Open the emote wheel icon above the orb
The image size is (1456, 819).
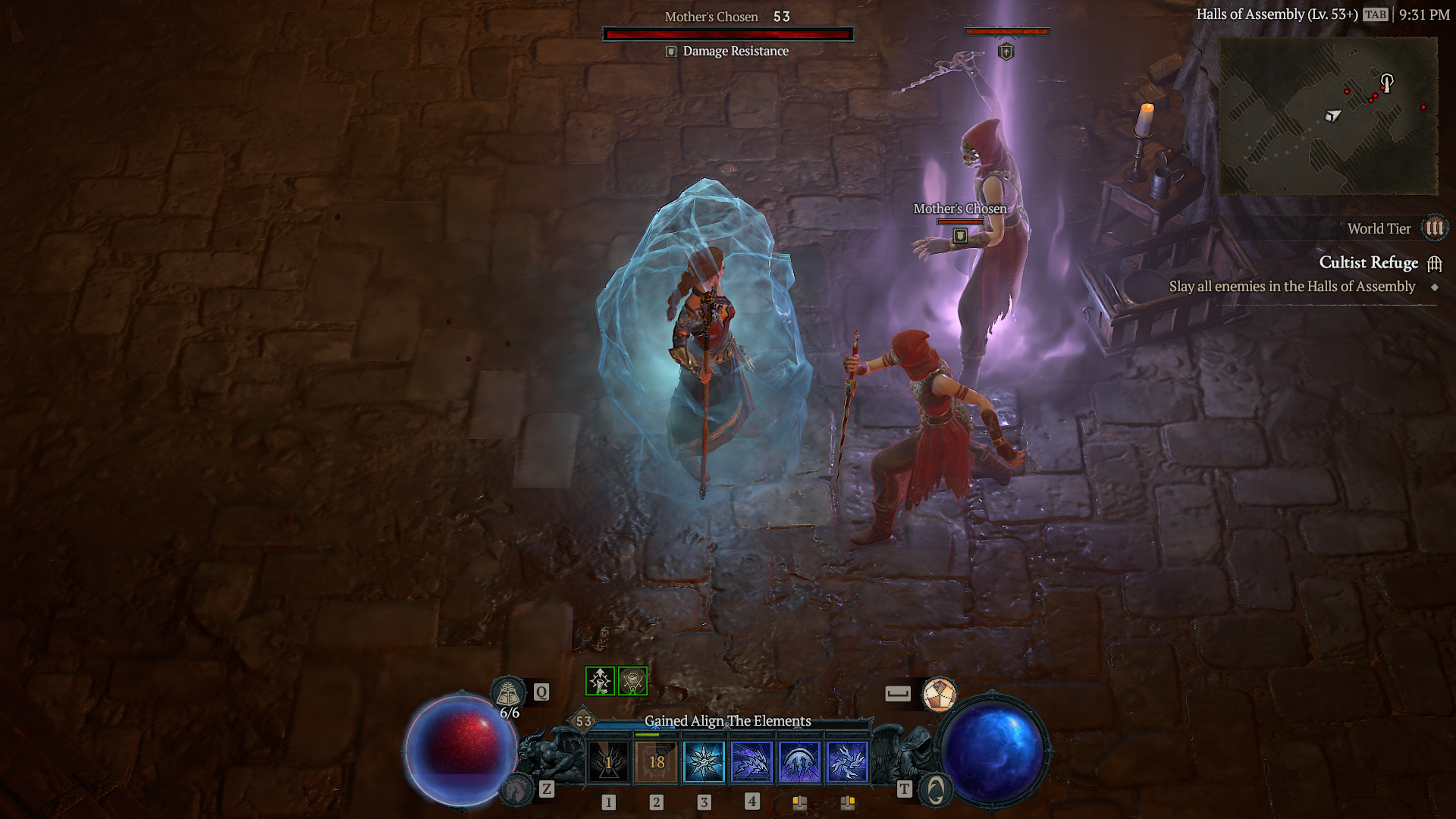(x=940, y=693)
